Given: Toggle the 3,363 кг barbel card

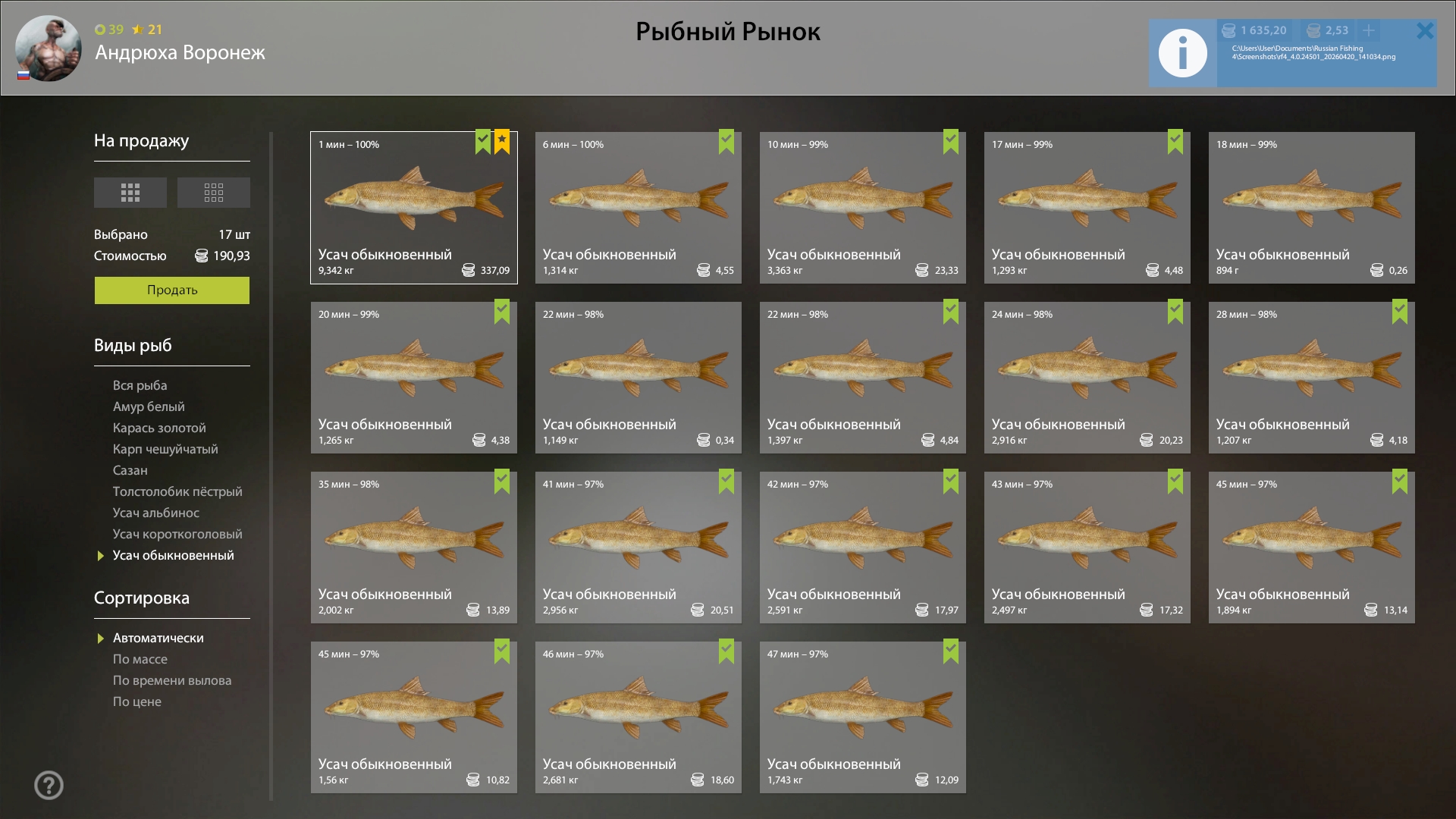Looking at the screenshot, I should pyautogui.click(x=862, y=208).
